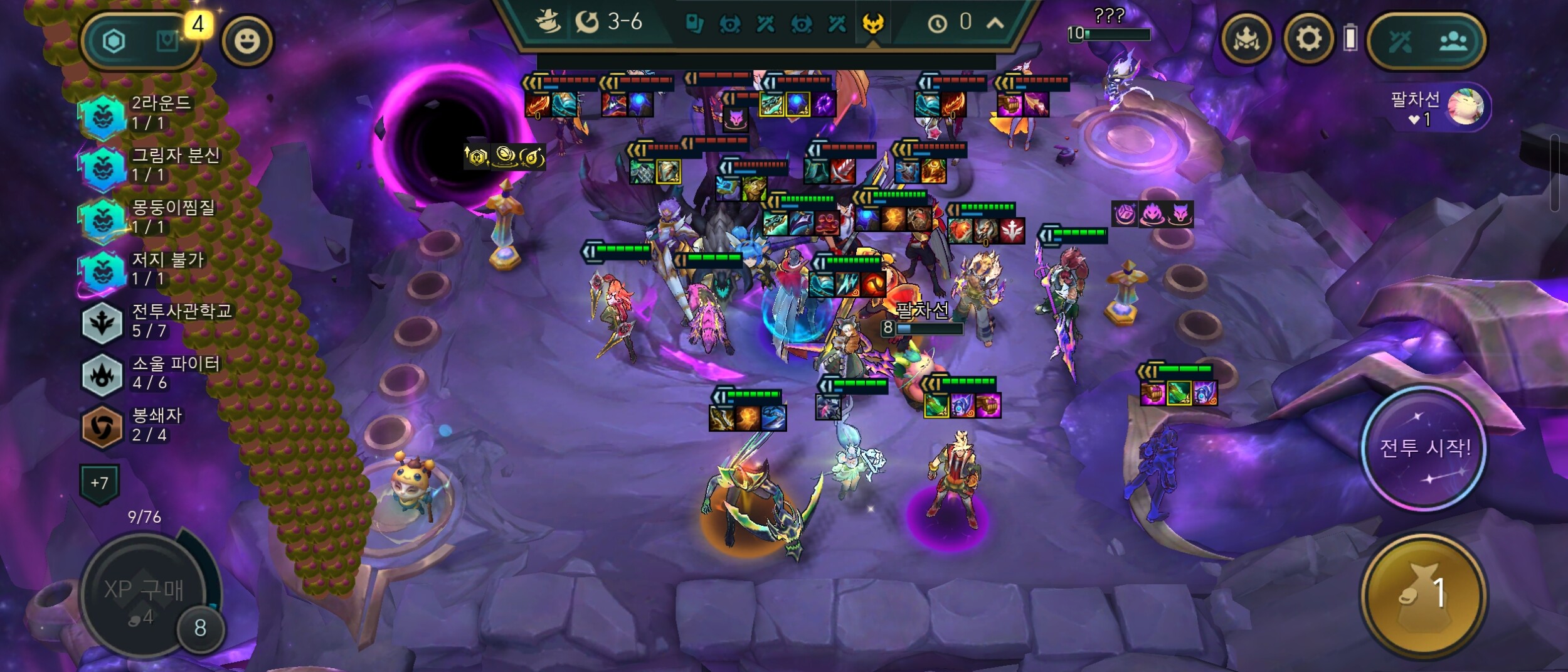
Task: Open the settings gear menu
Action: (x=1308, y=40)
